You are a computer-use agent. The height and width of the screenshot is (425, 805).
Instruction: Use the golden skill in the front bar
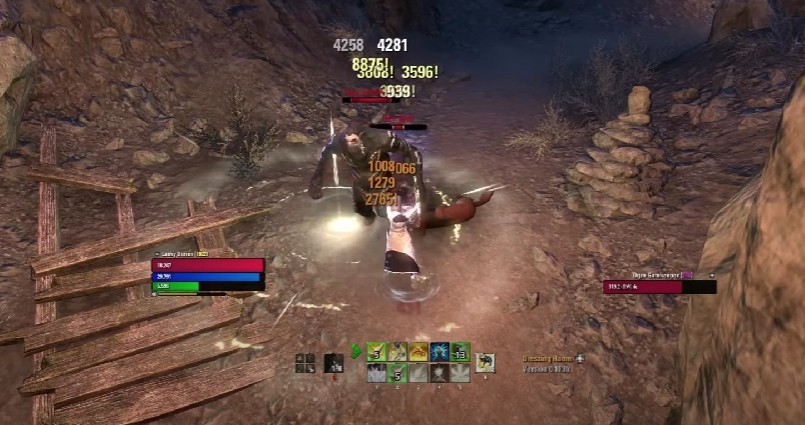pos(418,352)
